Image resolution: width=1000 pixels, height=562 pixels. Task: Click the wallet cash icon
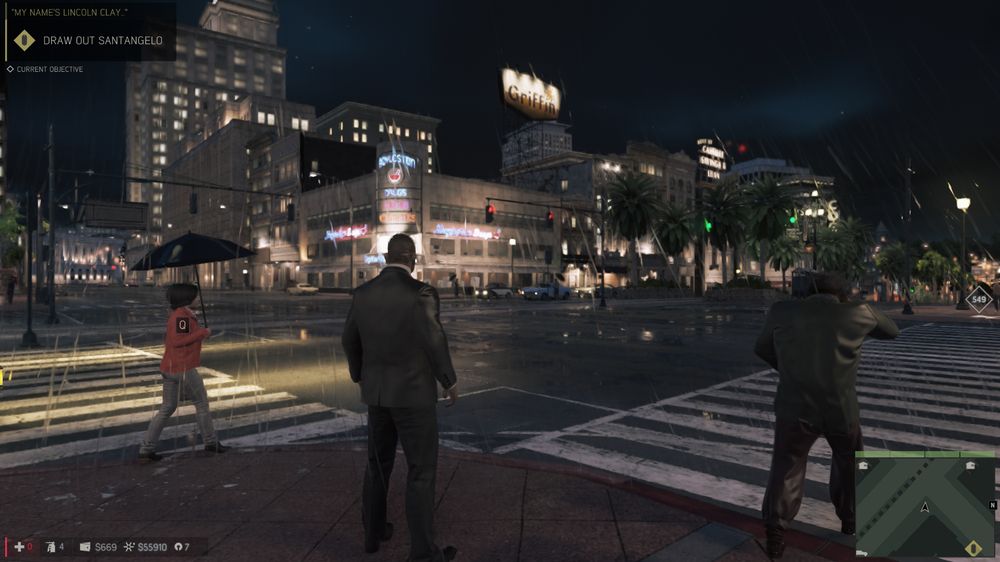tap(85, 547)
